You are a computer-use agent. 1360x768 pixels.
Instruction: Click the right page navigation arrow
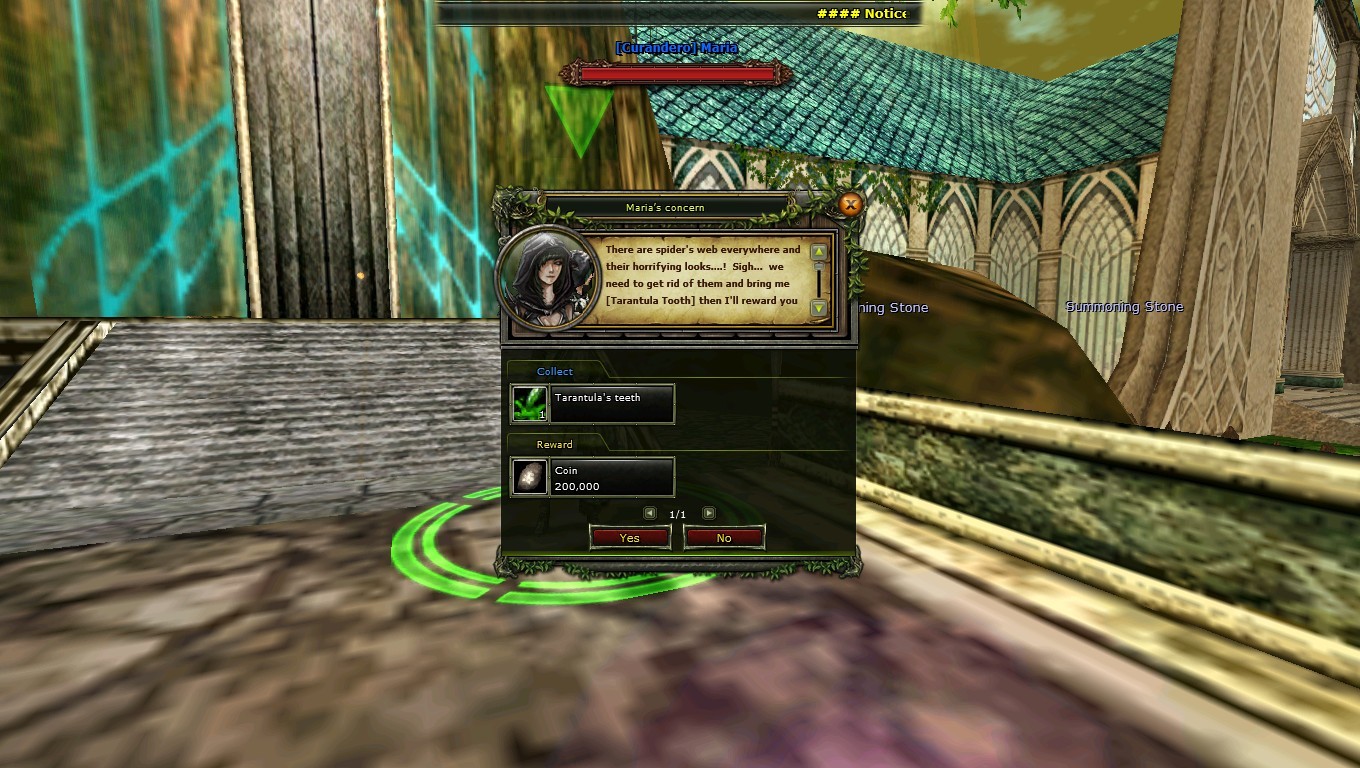tap(707, 513)
